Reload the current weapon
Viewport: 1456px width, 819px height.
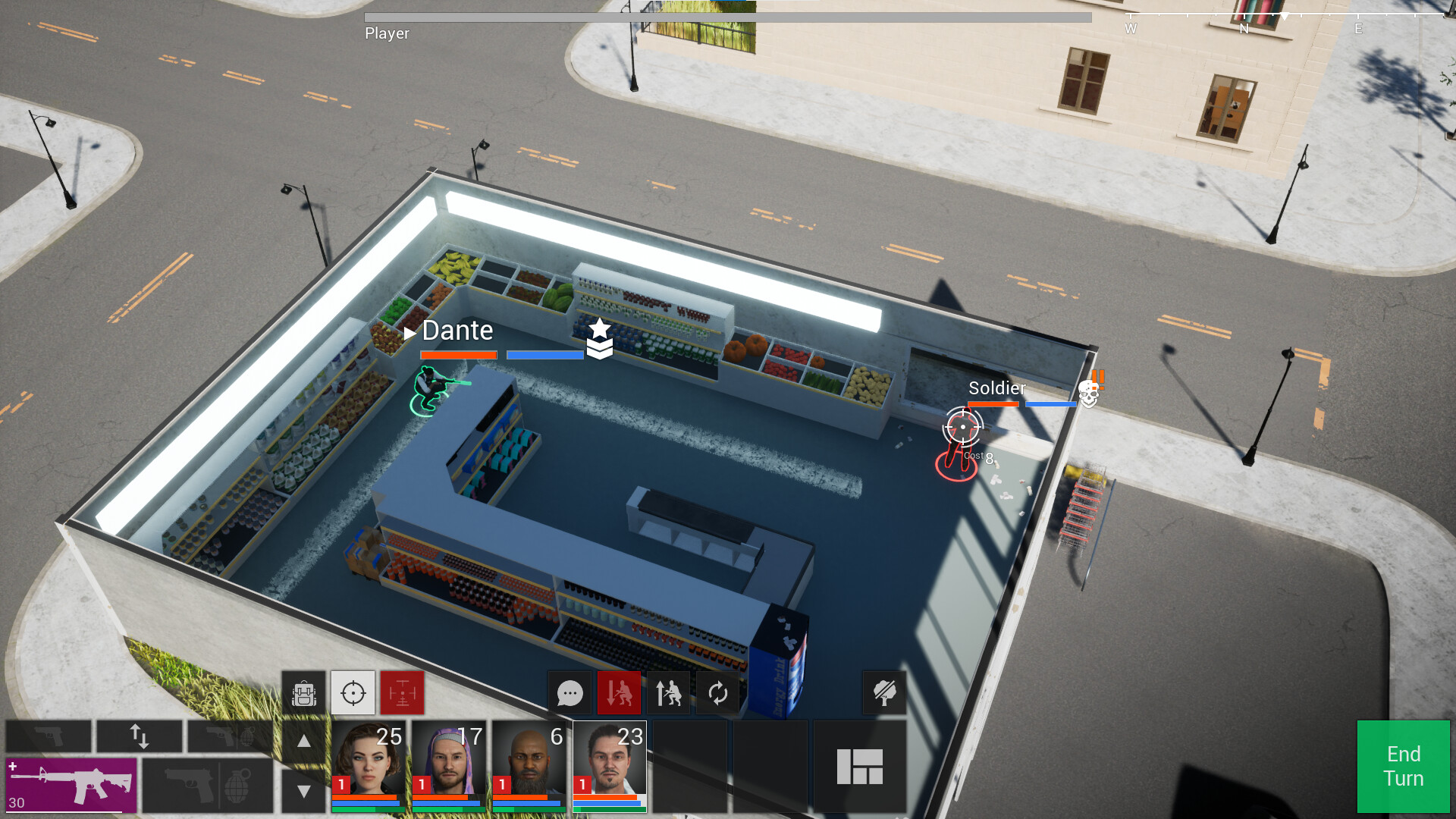[x=718, y=692]
